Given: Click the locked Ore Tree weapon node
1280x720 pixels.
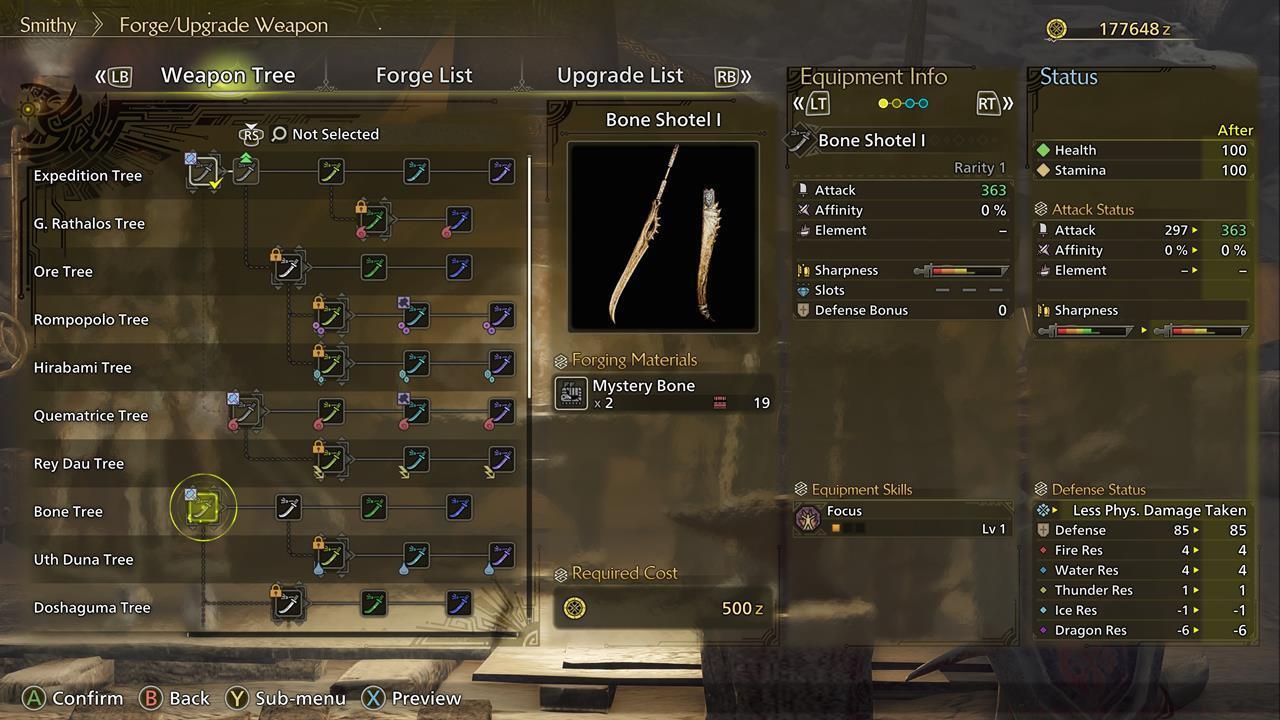Looking at the screenshot, I should (x=289, y=268).
